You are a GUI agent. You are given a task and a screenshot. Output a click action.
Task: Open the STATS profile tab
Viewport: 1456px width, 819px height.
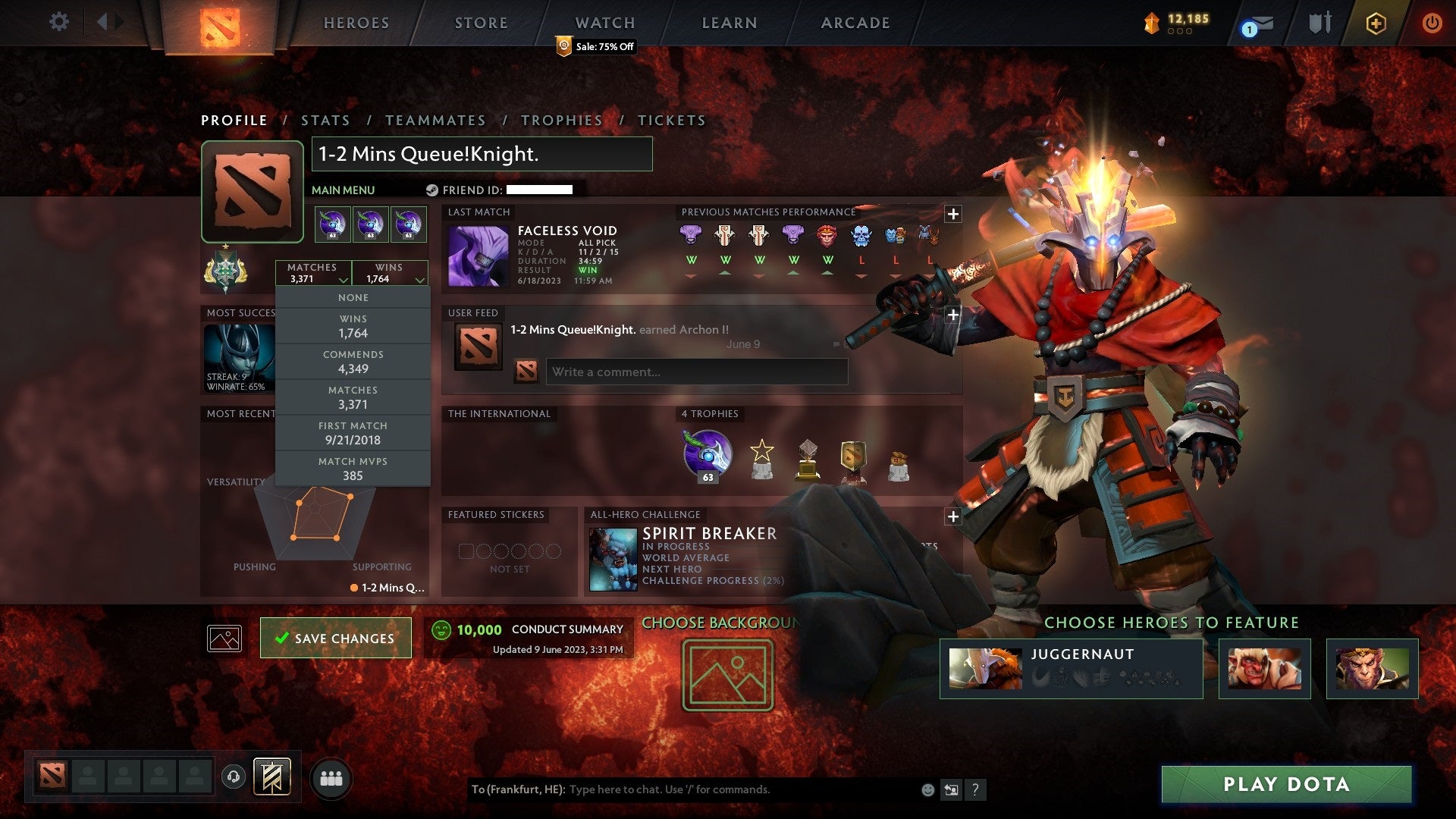pyautogui.click(x=325, y=120)
